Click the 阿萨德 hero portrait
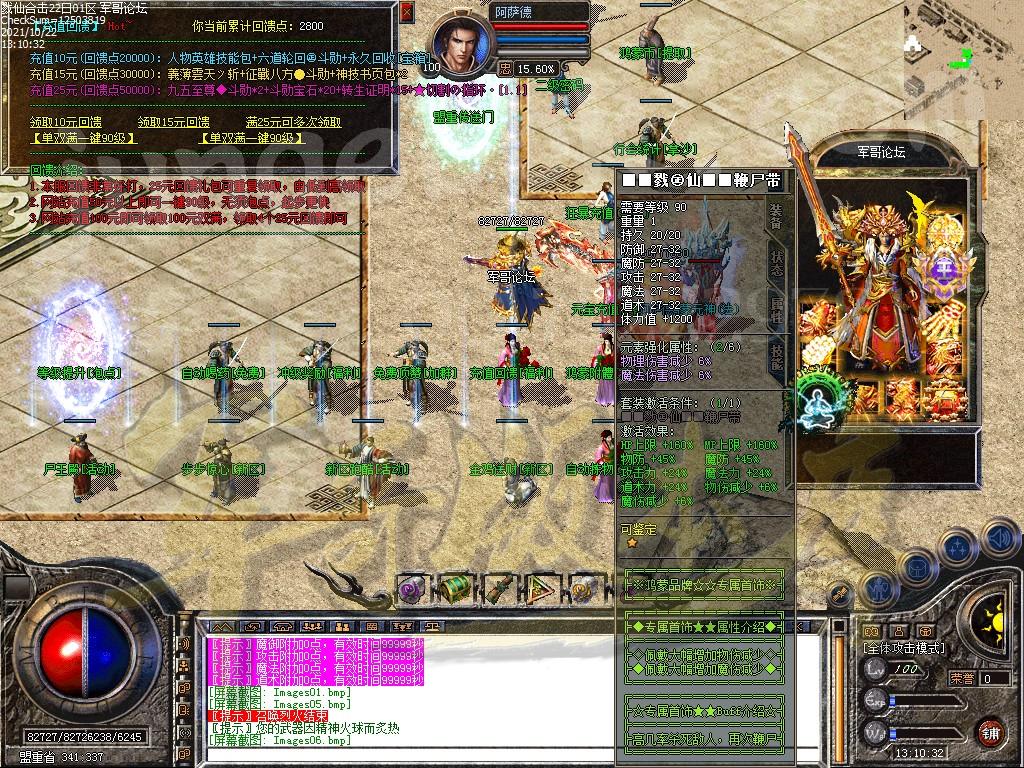 click(x=462, y=47)
